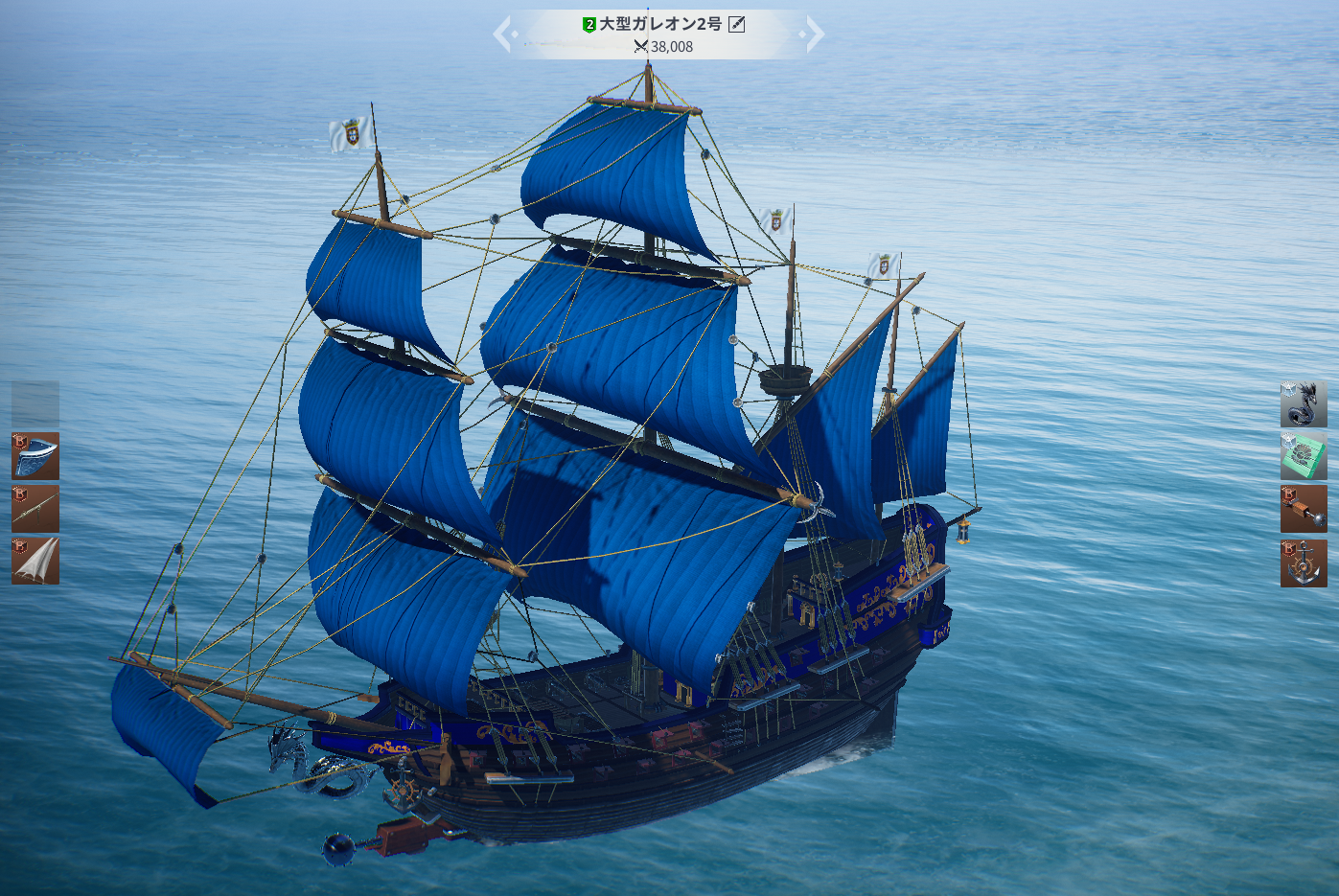The image size is (1339, 896).
Task: Select the anchor and wheel equipment slot
Action: click(x=1304, y=563)
